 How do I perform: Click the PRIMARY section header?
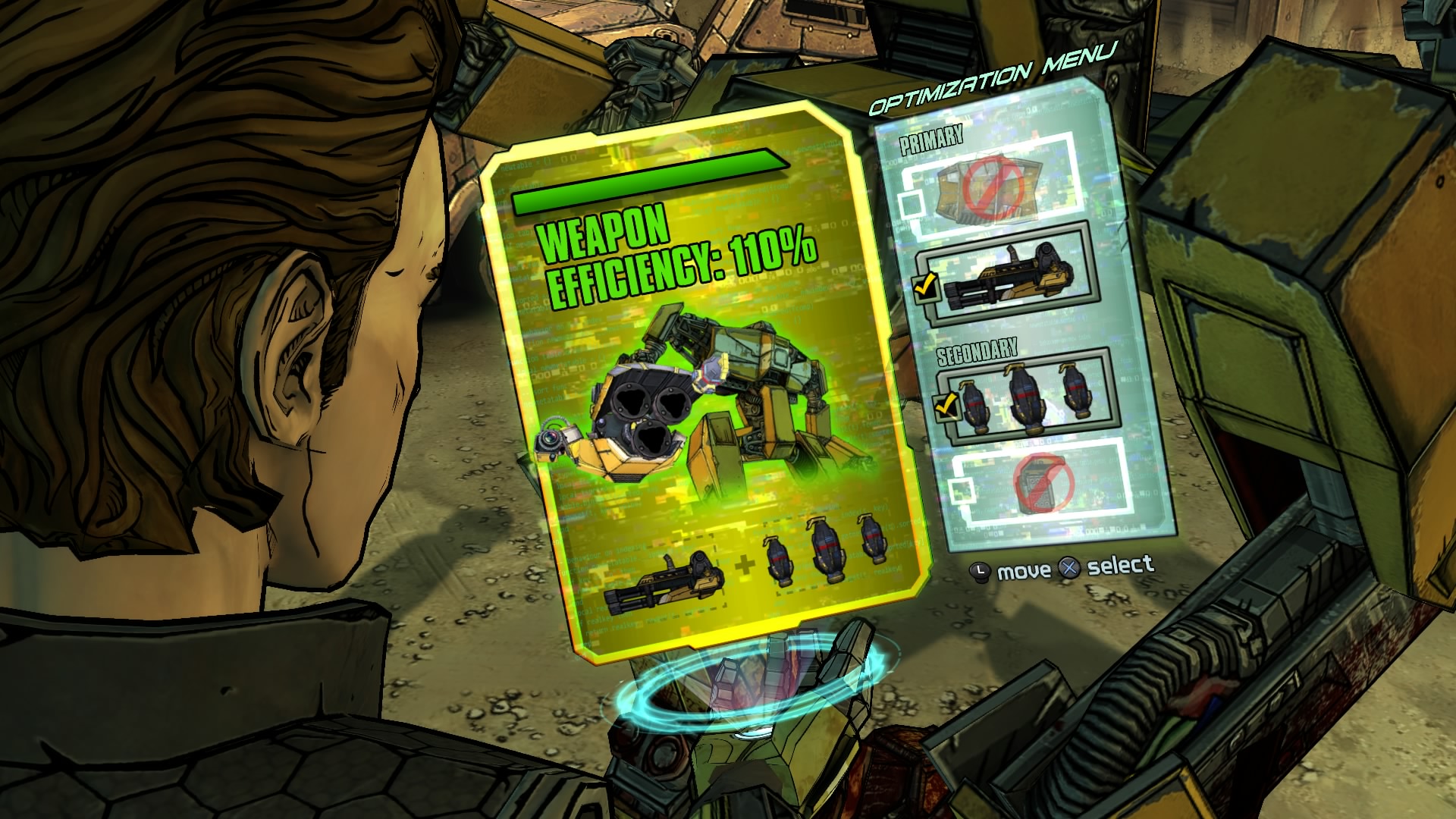pos(930,139)
